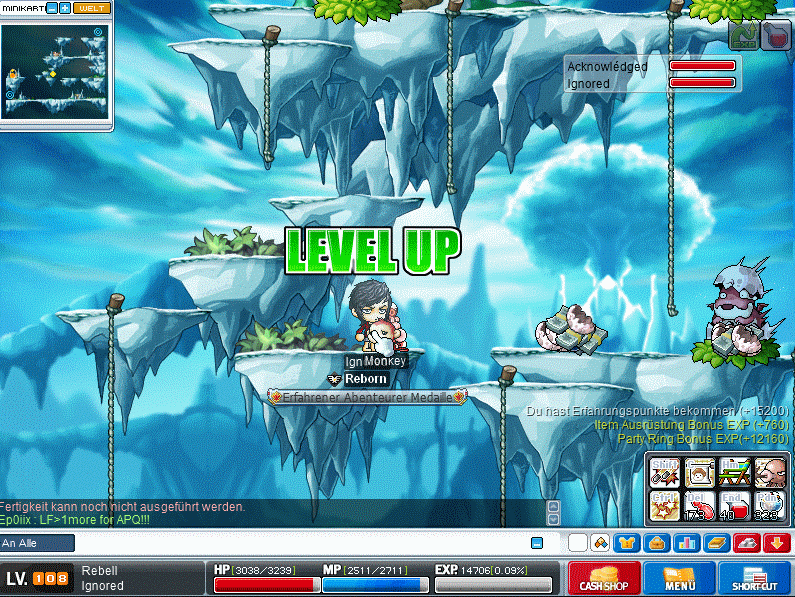Use the Del quickslot meat item
Viewport: 795px width, 597px height.
pyautogui.click(x=699, y=505)
